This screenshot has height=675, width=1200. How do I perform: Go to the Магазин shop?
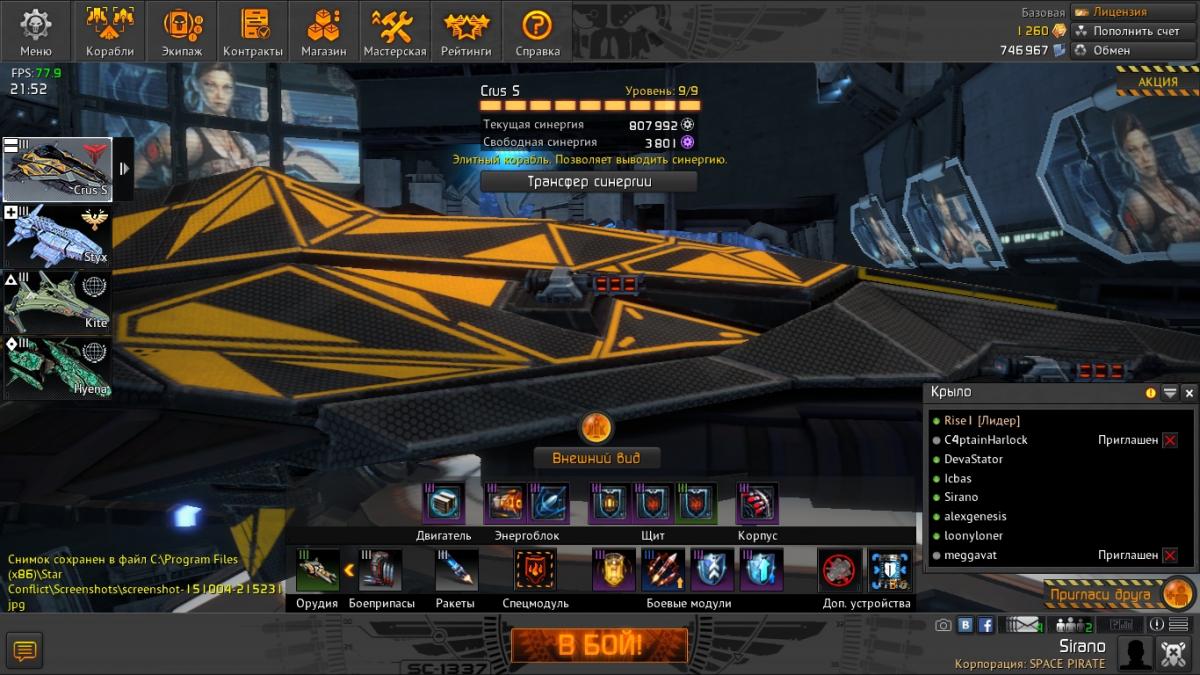324,31
